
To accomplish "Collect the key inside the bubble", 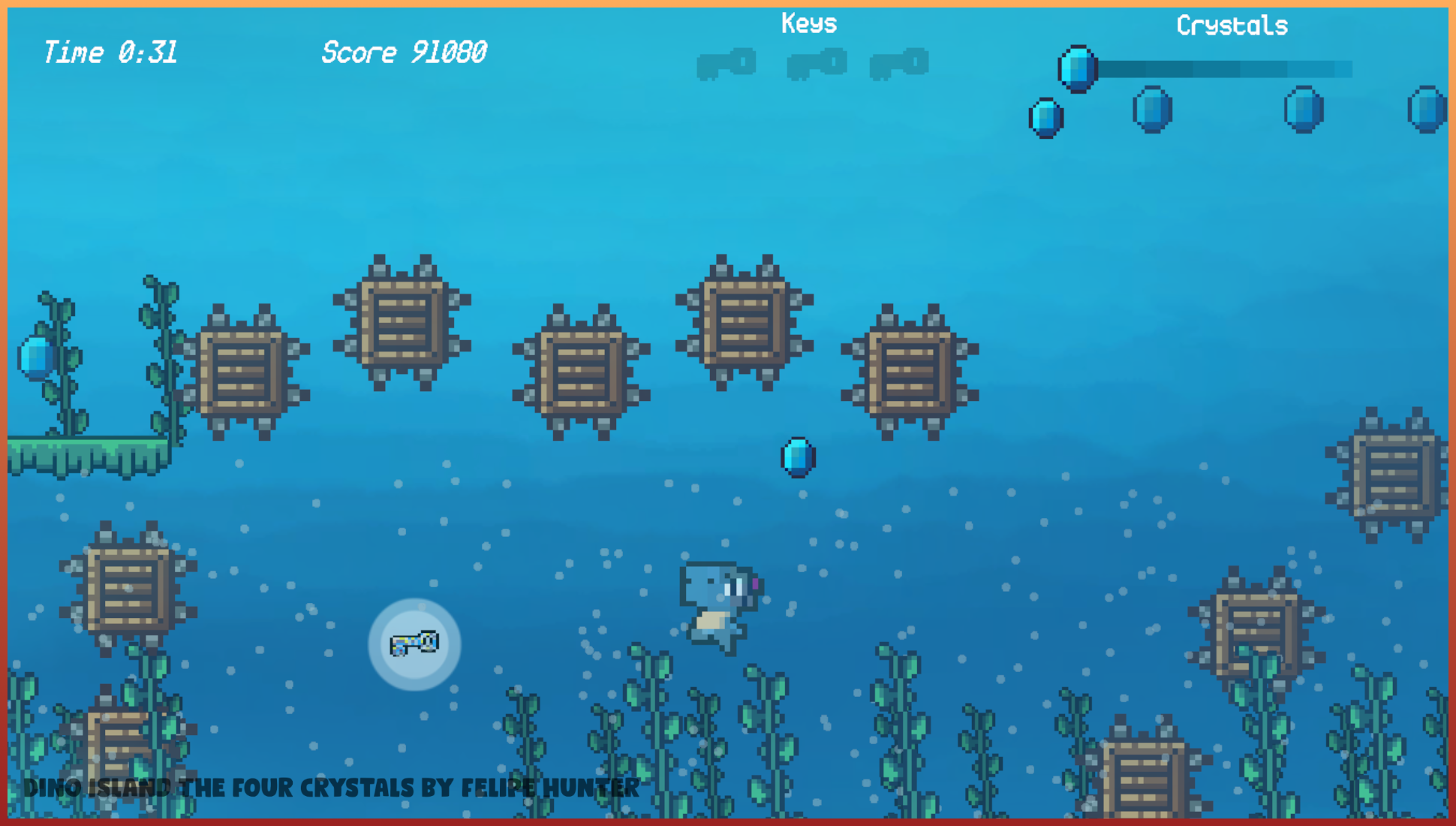I will point(414,644).
